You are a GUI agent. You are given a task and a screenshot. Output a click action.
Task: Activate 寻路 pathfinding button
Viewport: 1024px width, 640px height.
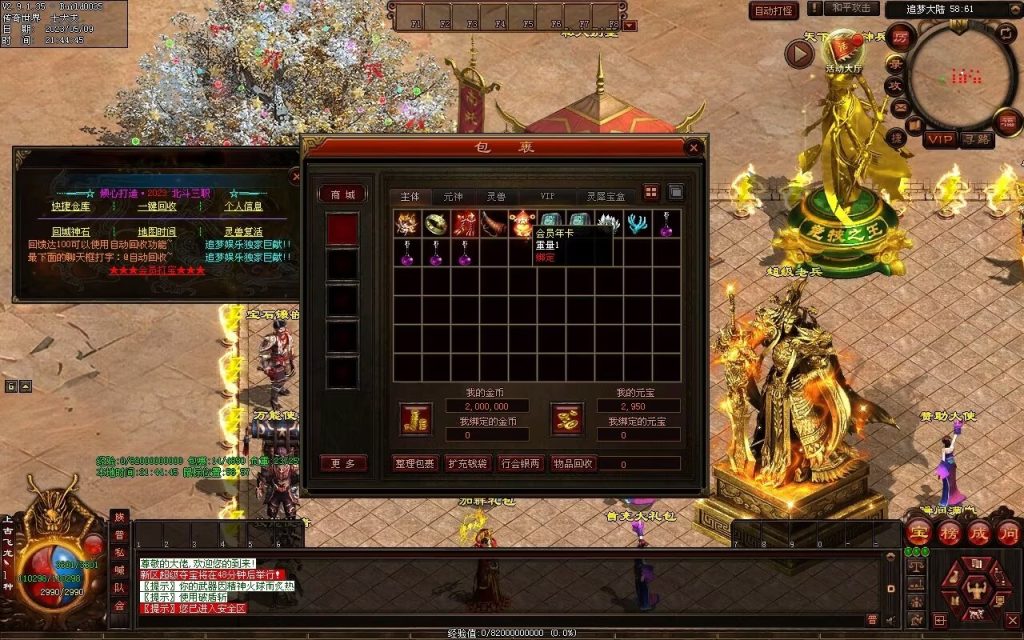(x=977, y=139)
